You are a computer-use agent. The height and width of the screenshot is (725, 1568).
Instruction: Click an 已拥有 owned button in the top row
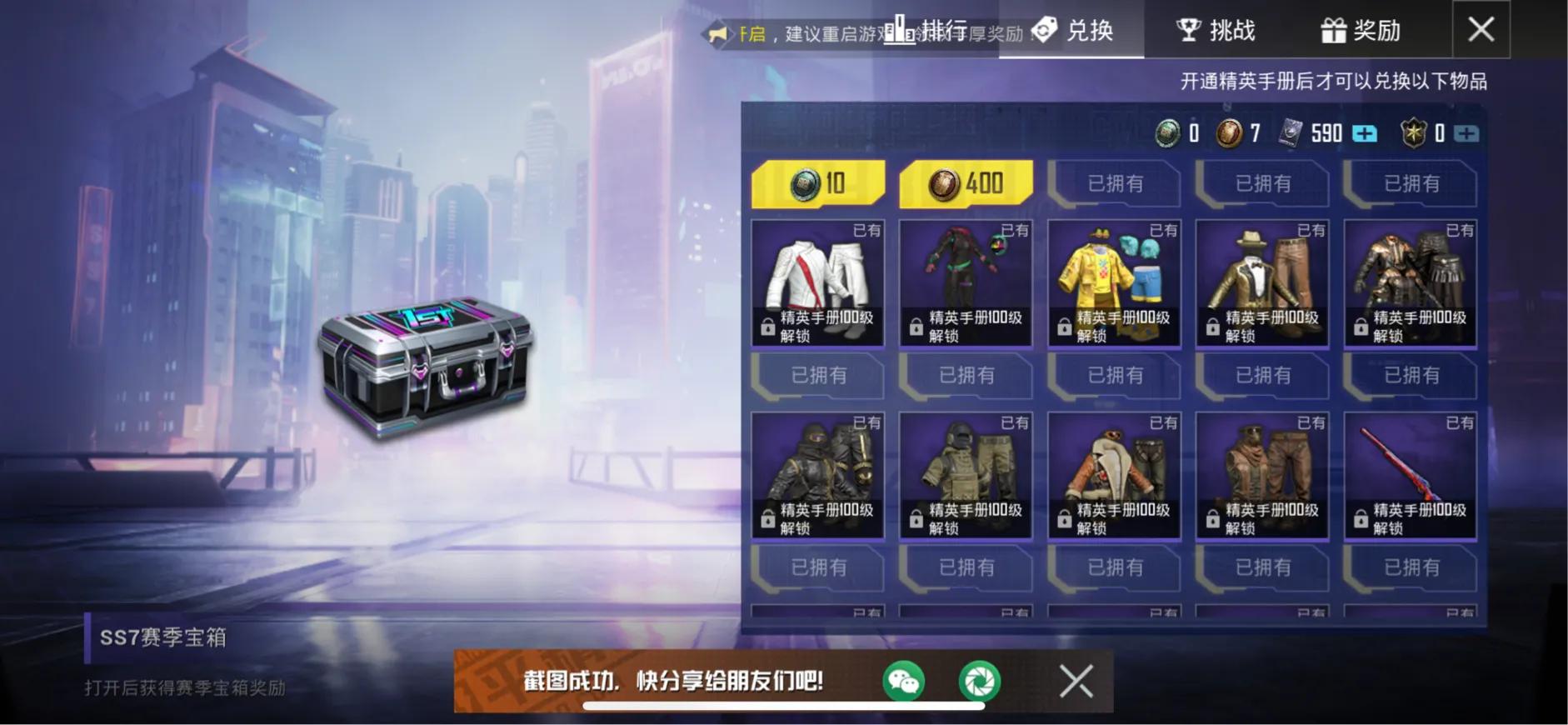(1114, 183)
